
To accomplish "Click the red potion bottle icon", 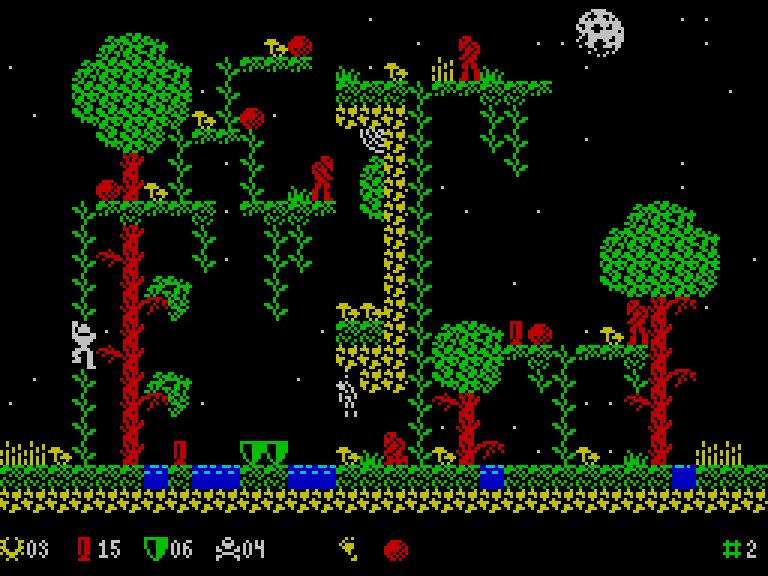I will (84, 549).
